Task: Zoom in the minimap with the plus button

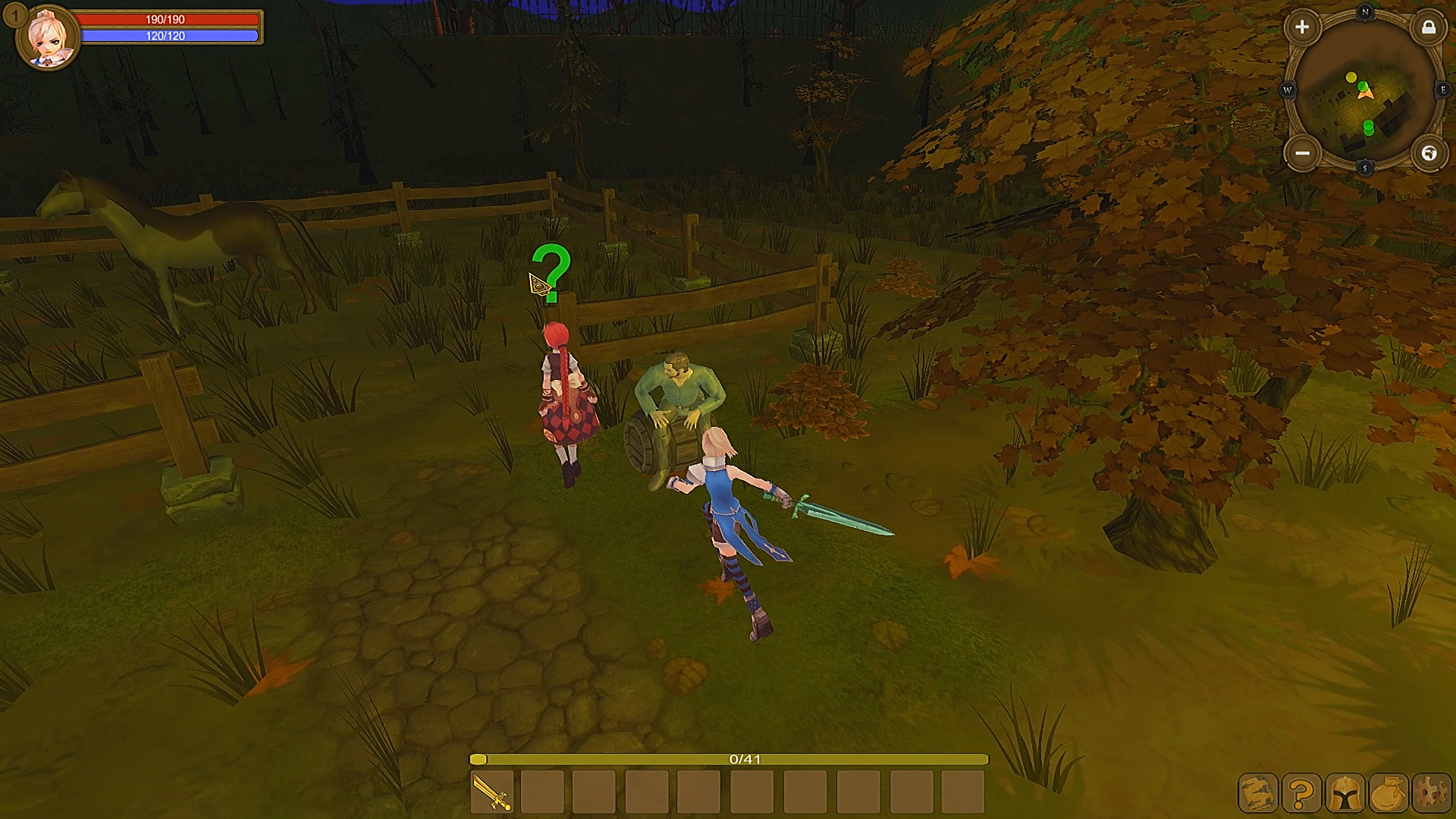Action: [x=1302, y=27]
